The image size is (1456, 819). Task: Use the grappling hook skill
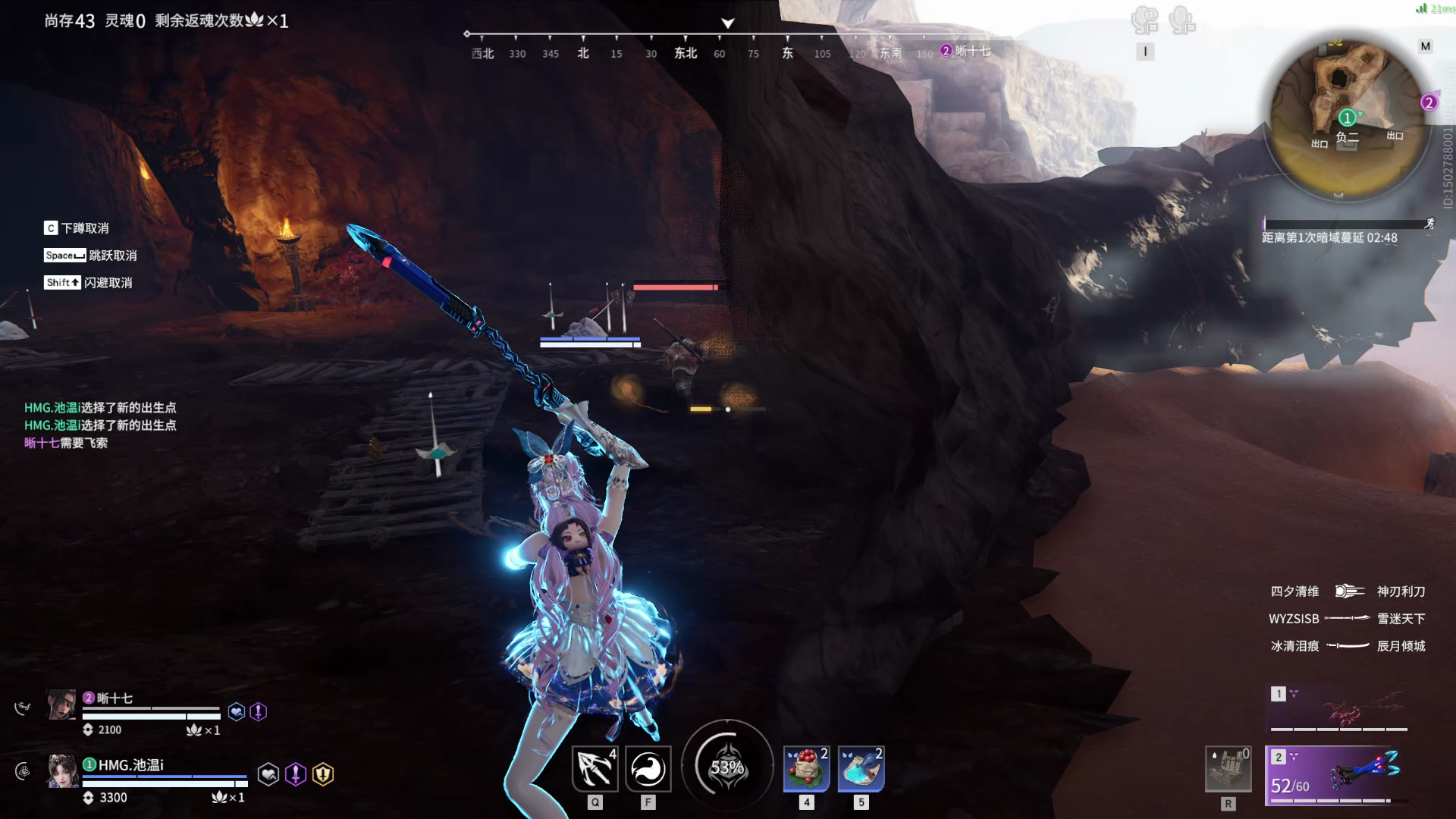click(595, 769)
